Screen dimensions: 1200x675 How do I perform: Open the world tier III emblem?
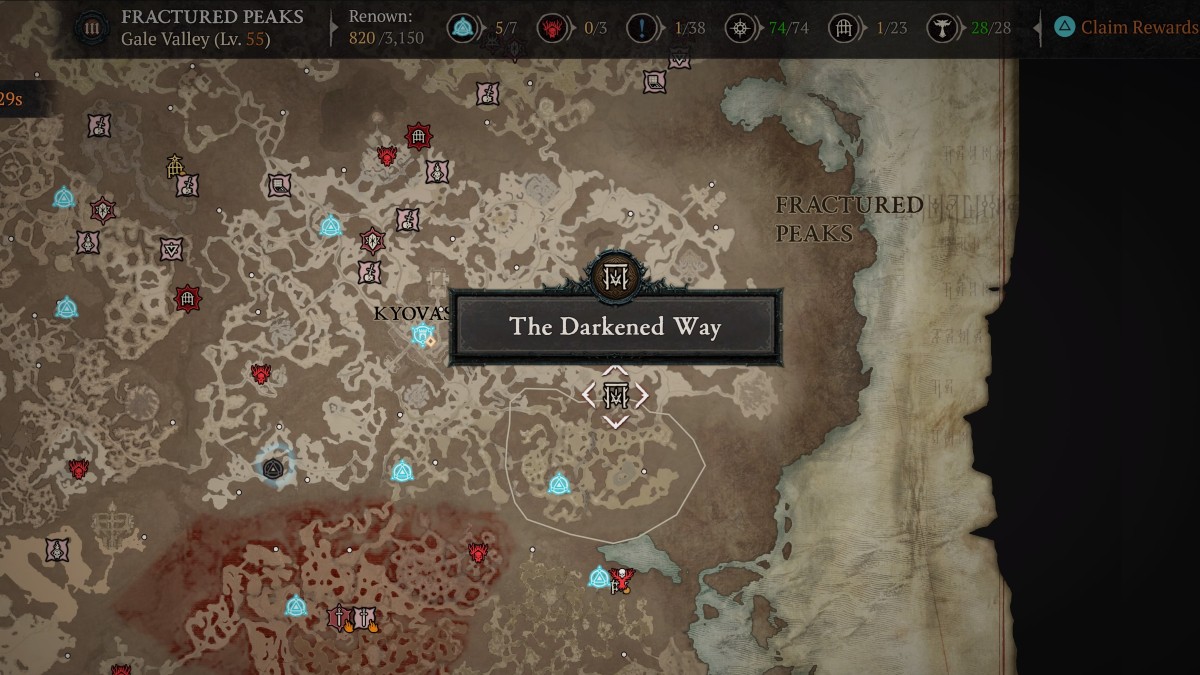[x=93, y=28]
